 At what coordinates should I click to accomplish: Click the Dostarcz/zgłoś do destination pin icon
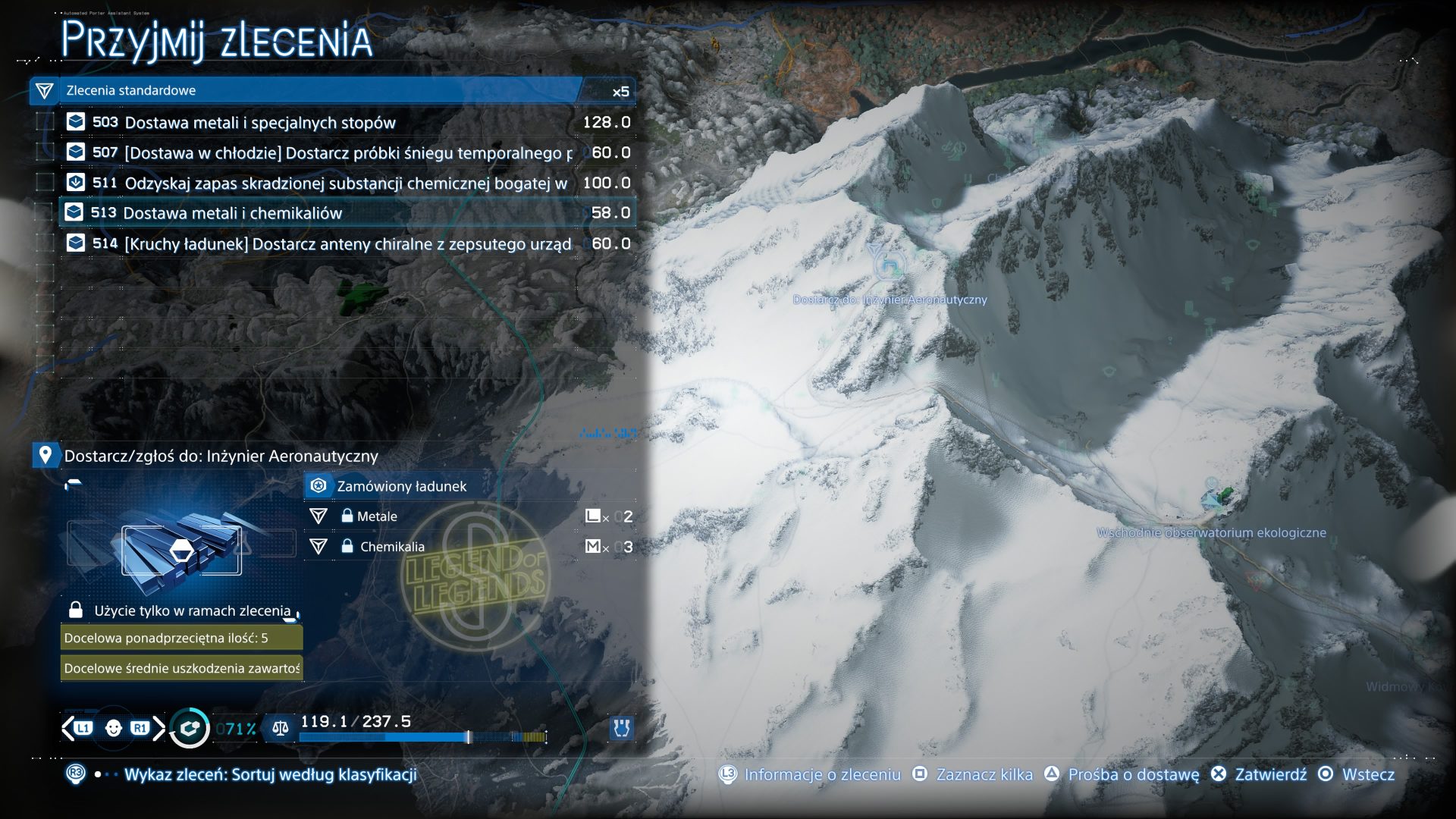coord(45,456)
